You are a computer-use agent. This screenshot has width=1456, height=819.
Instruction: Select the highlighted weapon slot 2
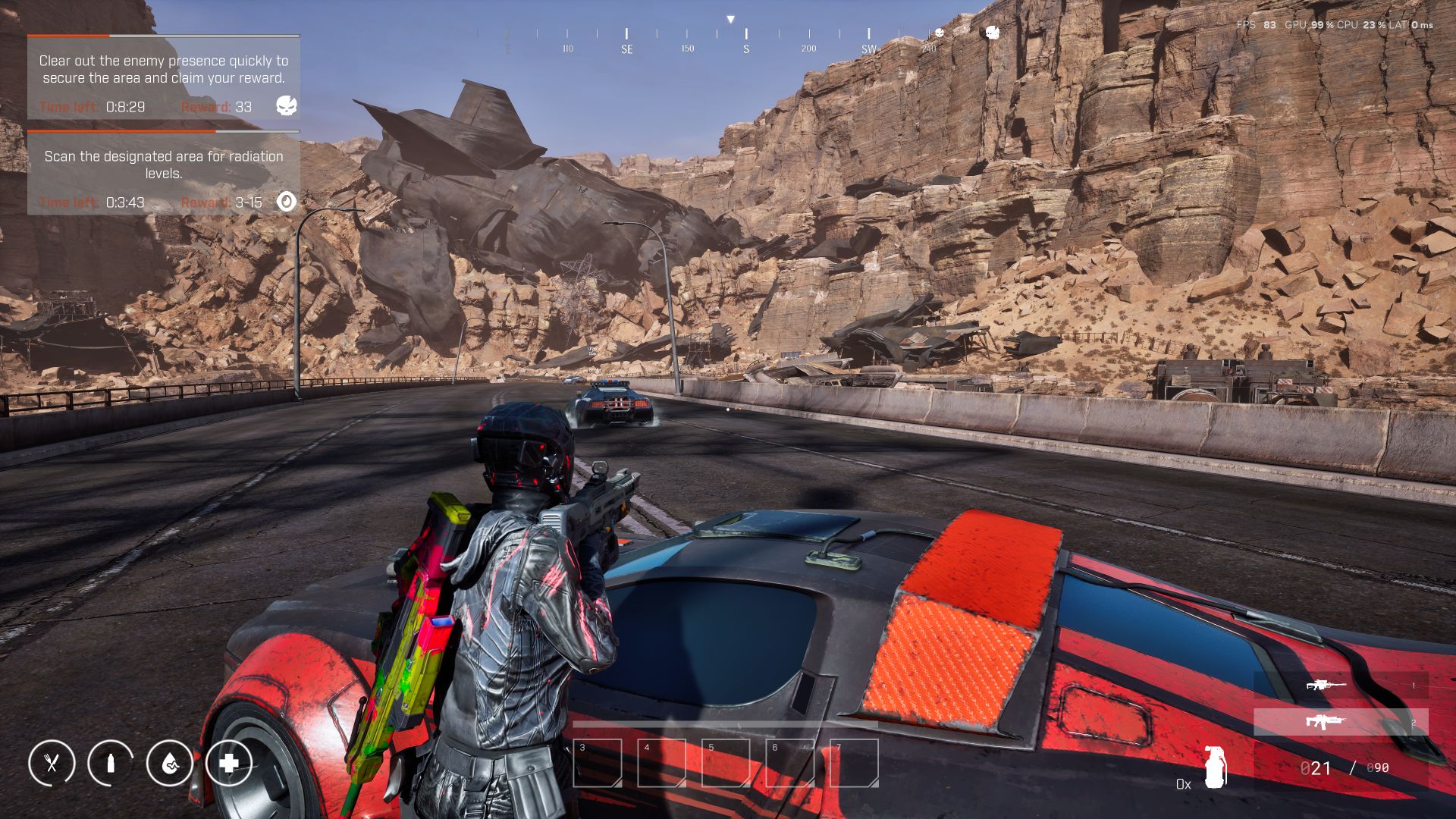[x=1340, y=722]
